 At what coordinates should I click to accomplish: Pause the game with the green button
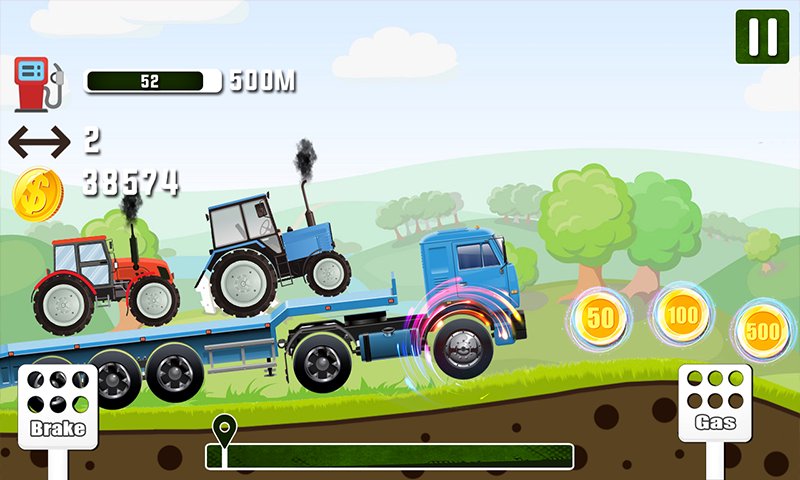coord(762,37)
